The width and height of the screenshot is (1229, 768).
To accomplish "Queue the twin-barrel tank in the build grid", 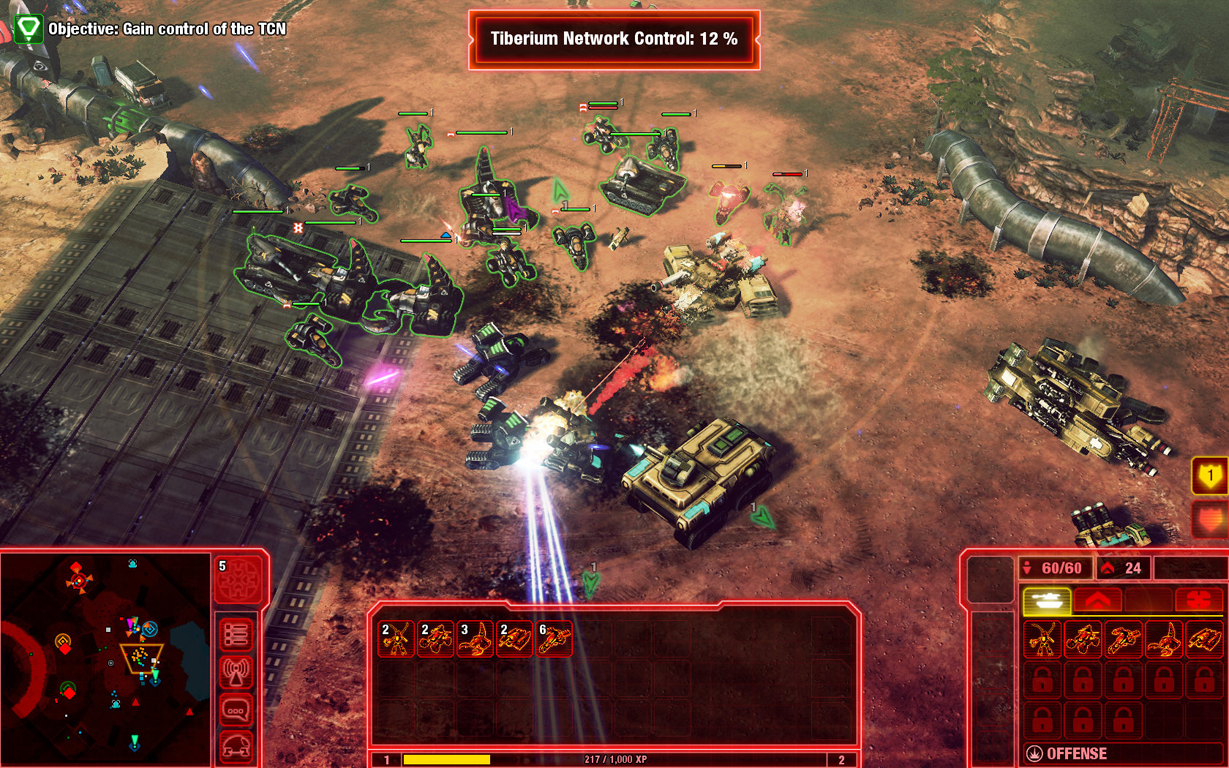I will (1204, 639).
